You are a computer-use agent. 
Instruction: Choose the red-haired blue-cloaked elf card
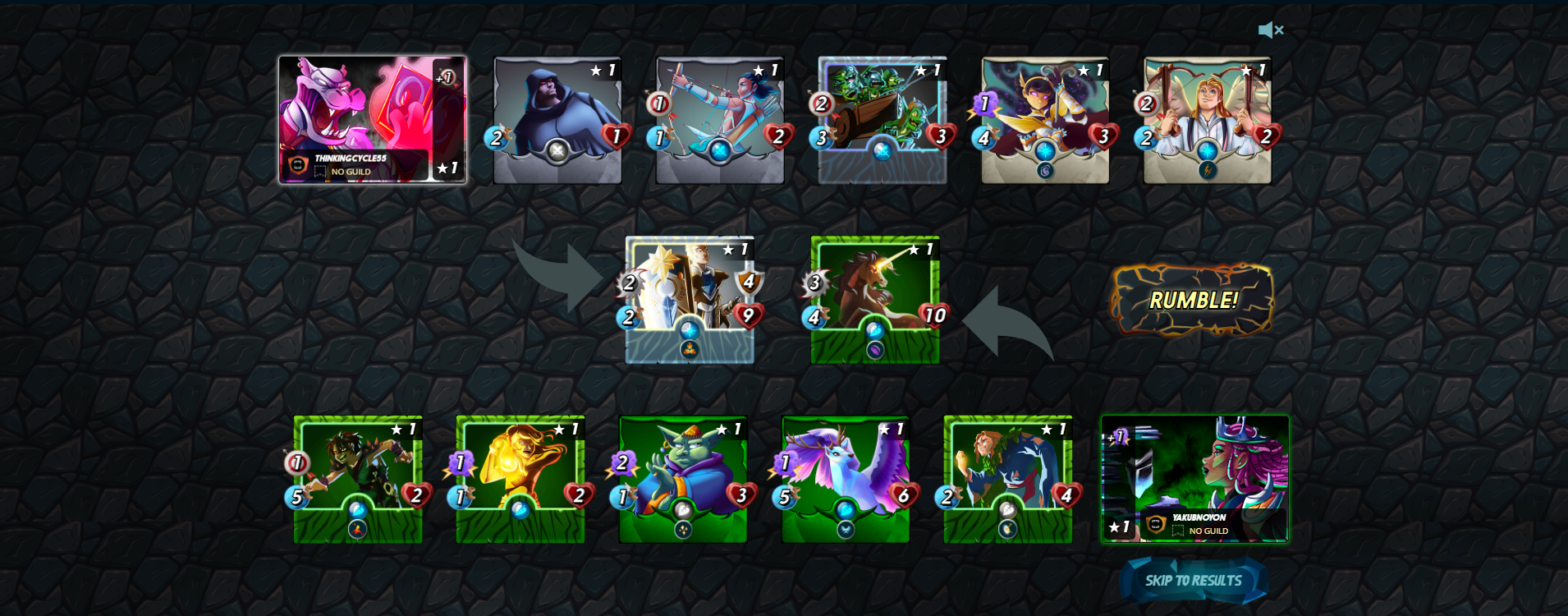[x=1008, y=479]
